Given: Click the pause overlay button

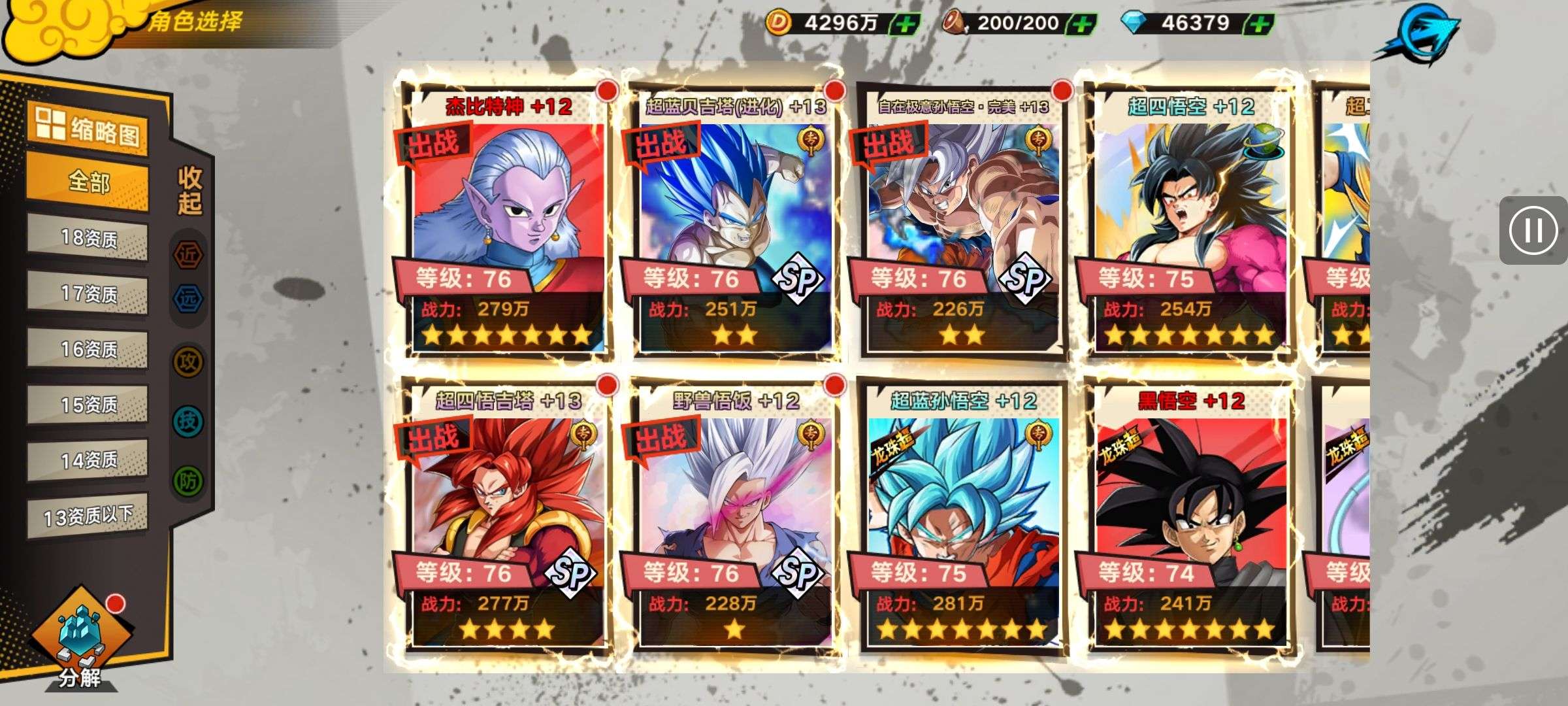Looking at the screenshot, I should point(1533,230).
